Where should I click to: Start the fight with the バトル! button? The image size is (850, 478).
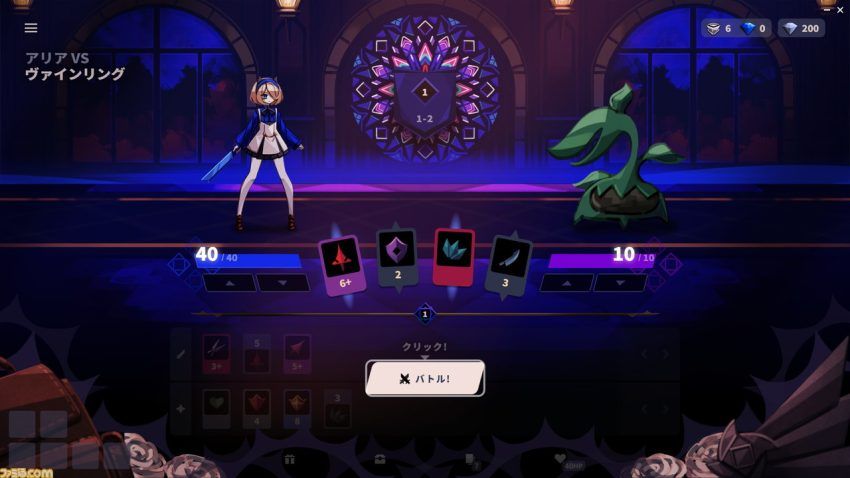click(x=425, y=379)
